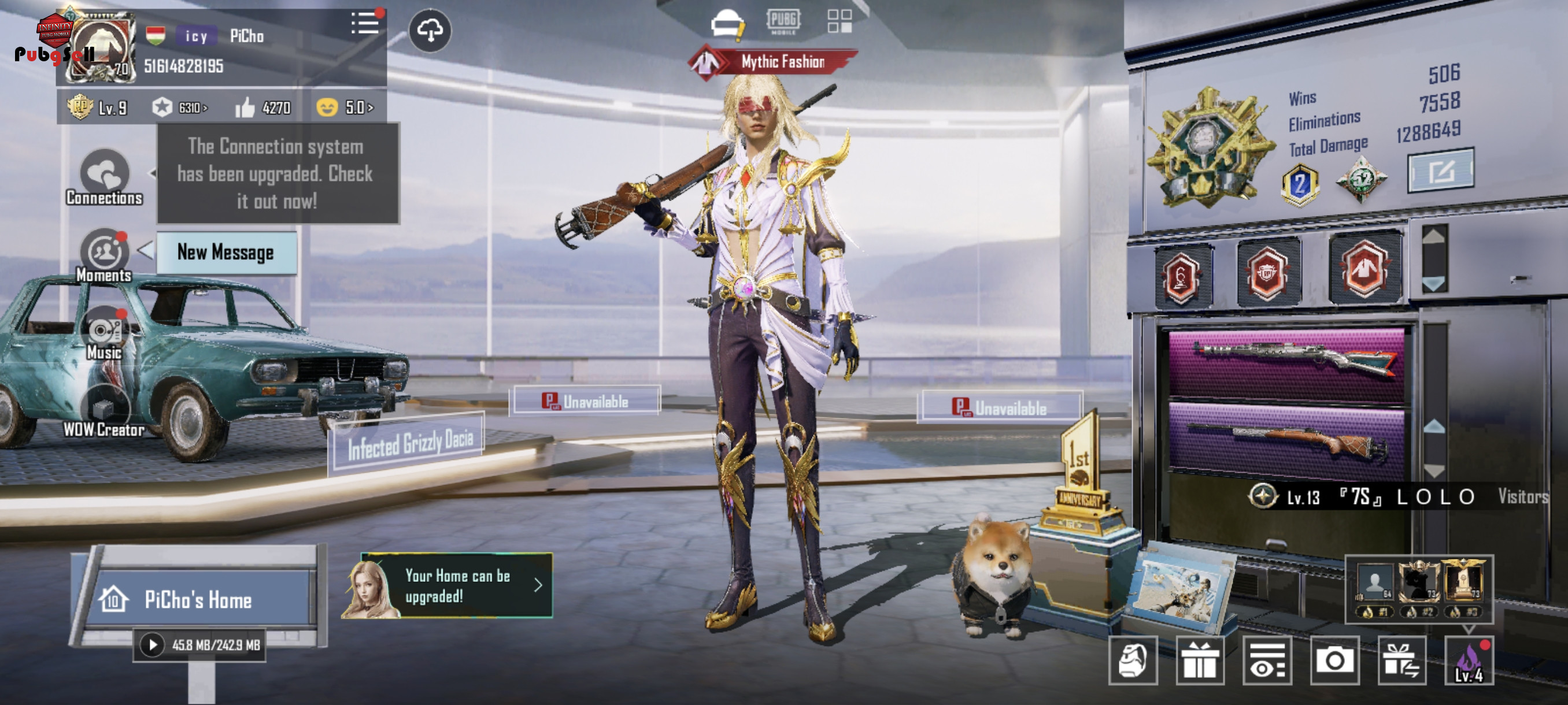The width and height of the screenshot is (1568, 705).
Task: Open the Lv. 4 purple flame icon
Action: pos(1468,660)
